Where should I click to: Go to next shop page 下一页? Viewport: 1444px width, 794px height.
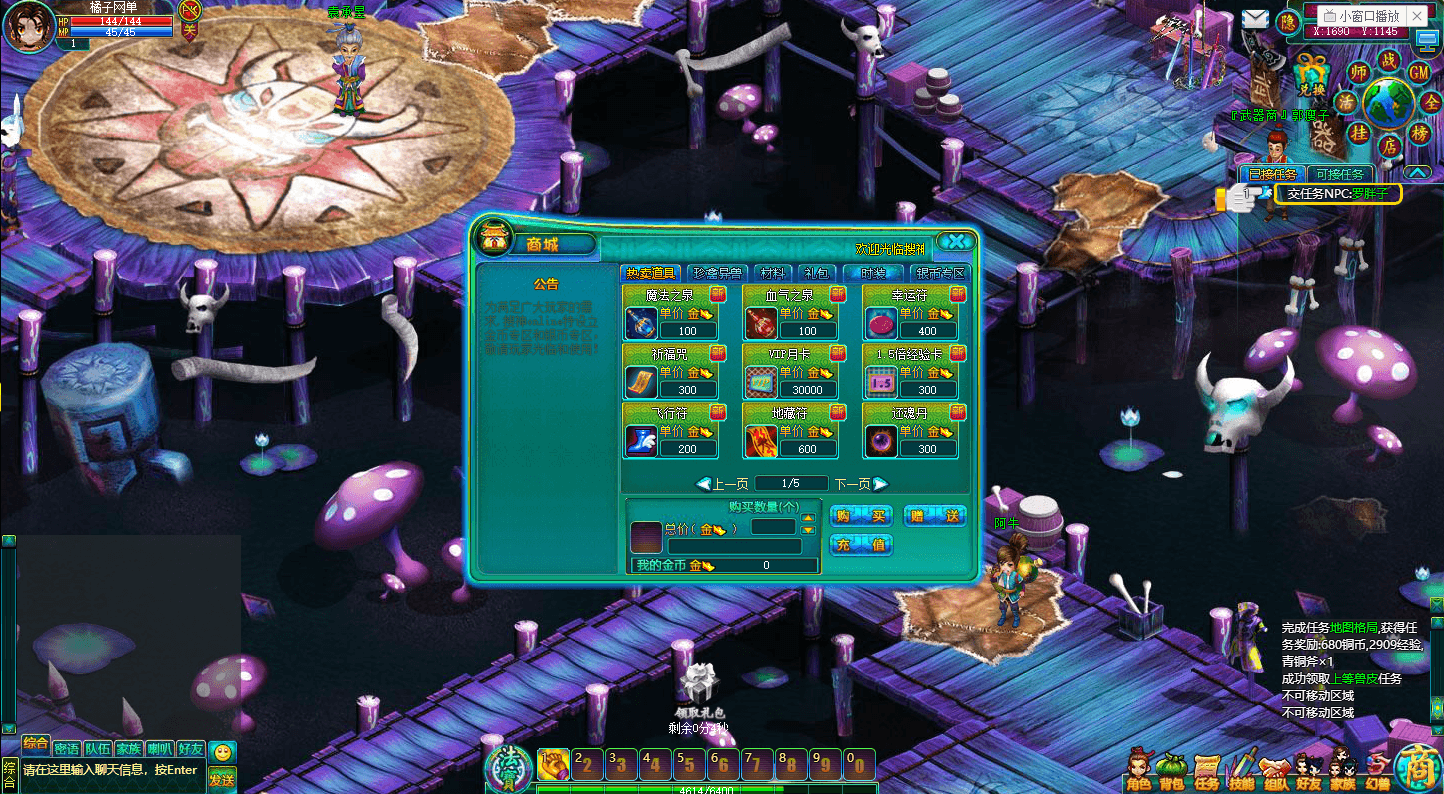coord(861,484)
